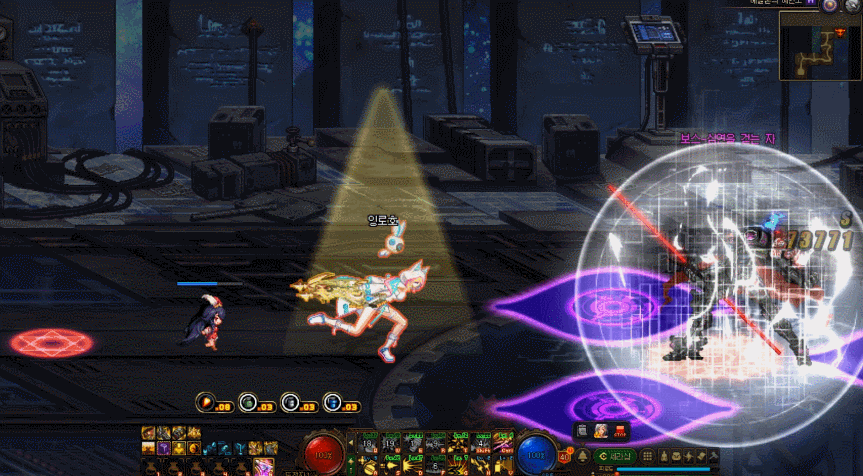Click the red level 40 badge

566,457
